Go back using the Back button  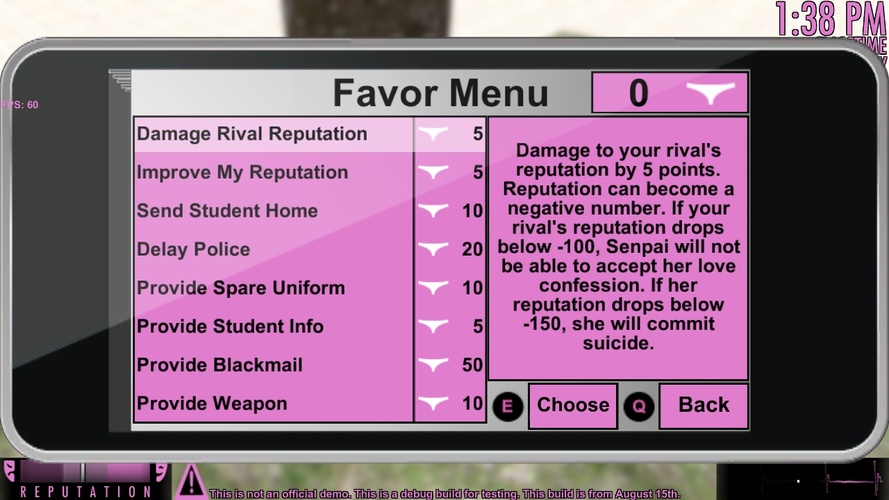[x=703, y=405]
